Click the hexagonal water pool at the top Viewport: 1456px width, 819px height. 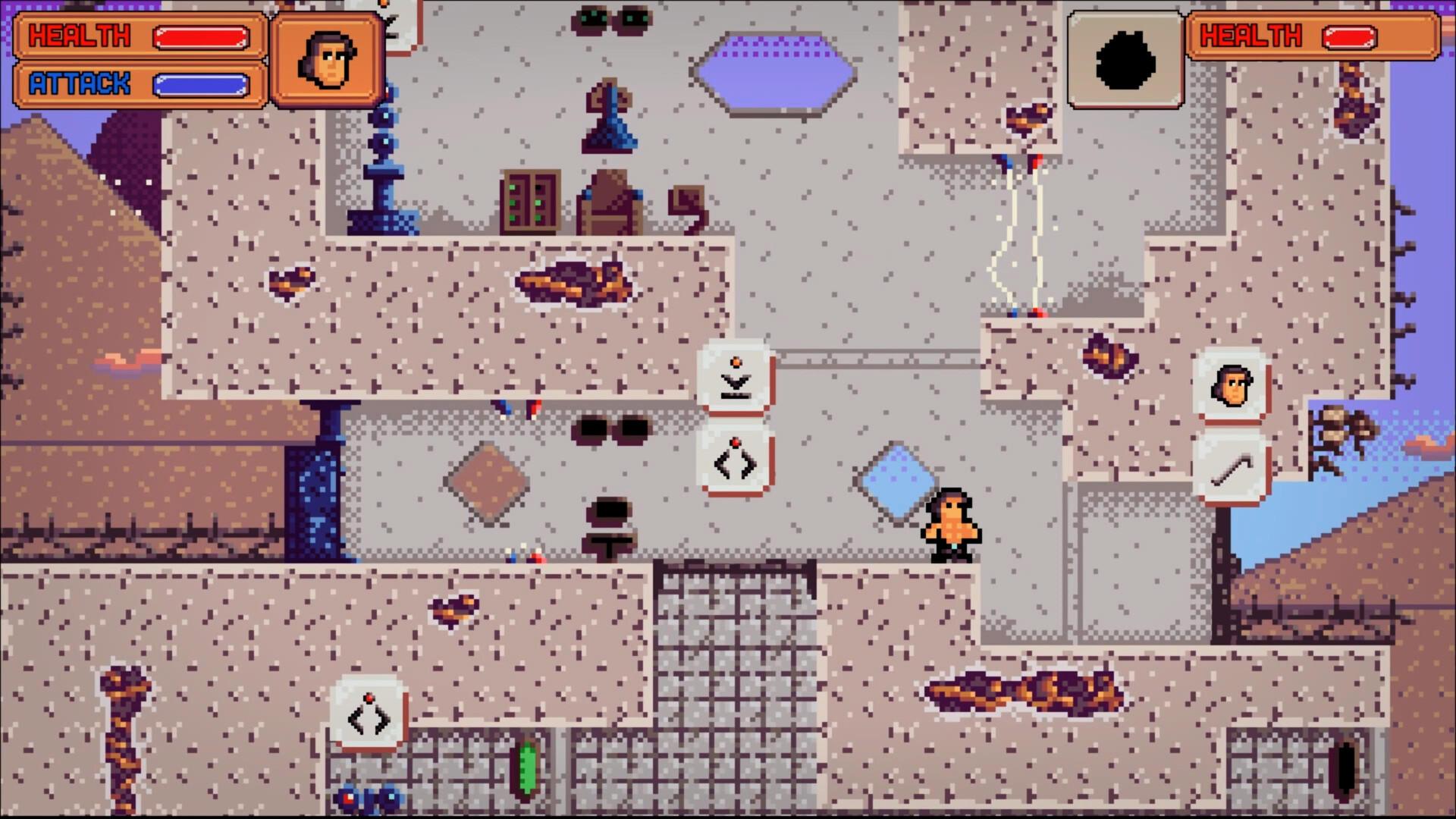(773, 72)
